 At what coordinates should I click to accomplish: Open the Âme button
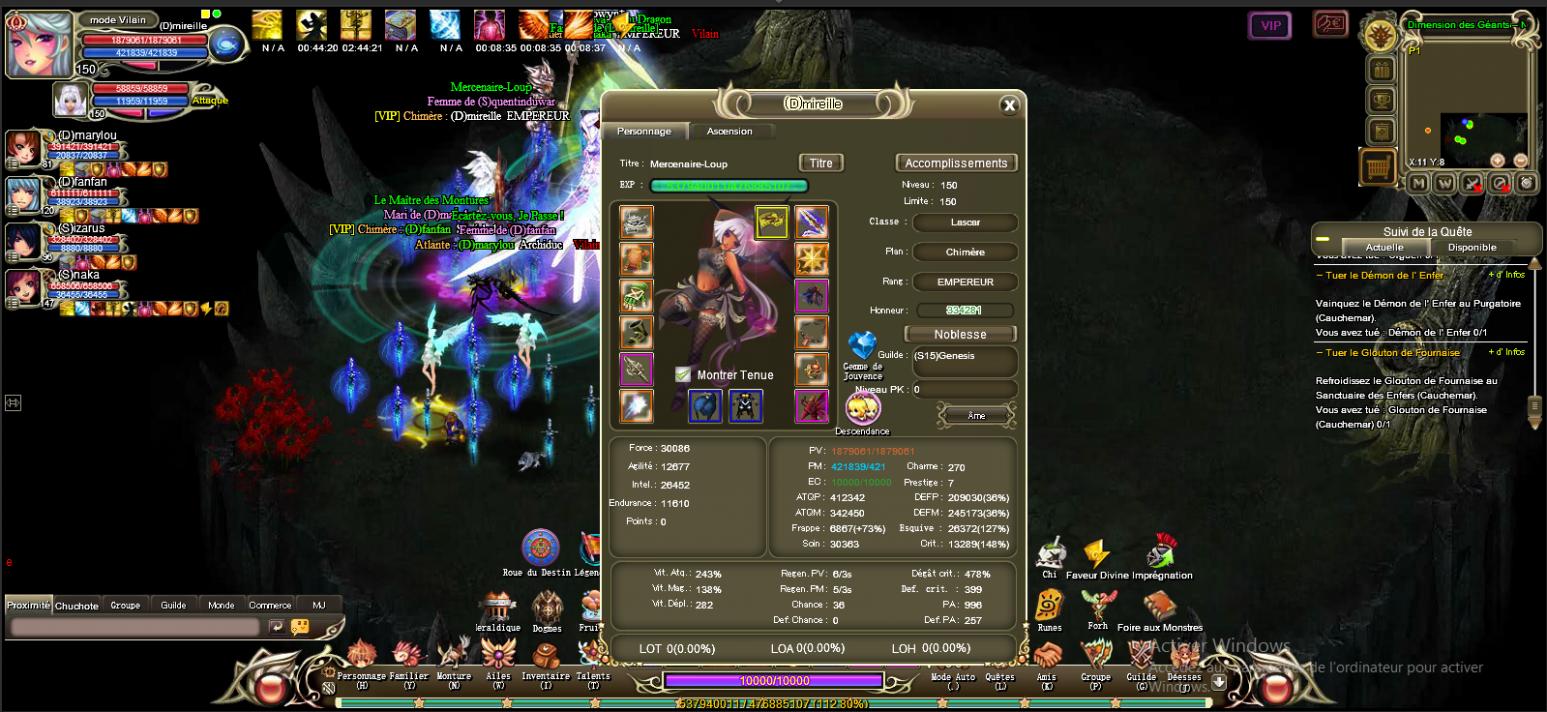point(976,415)
